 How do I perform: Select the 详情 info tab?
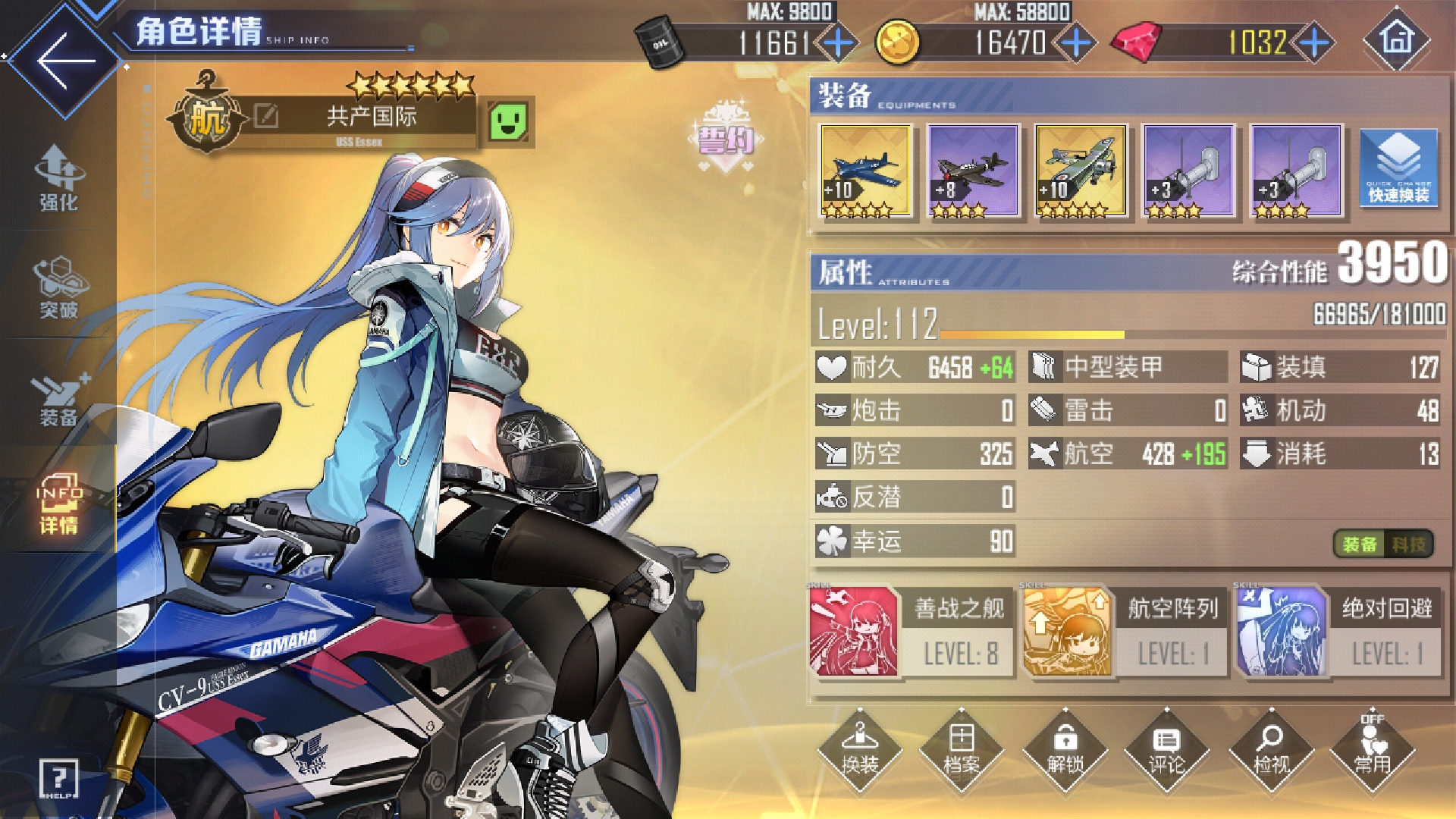(x=59, y=504)
